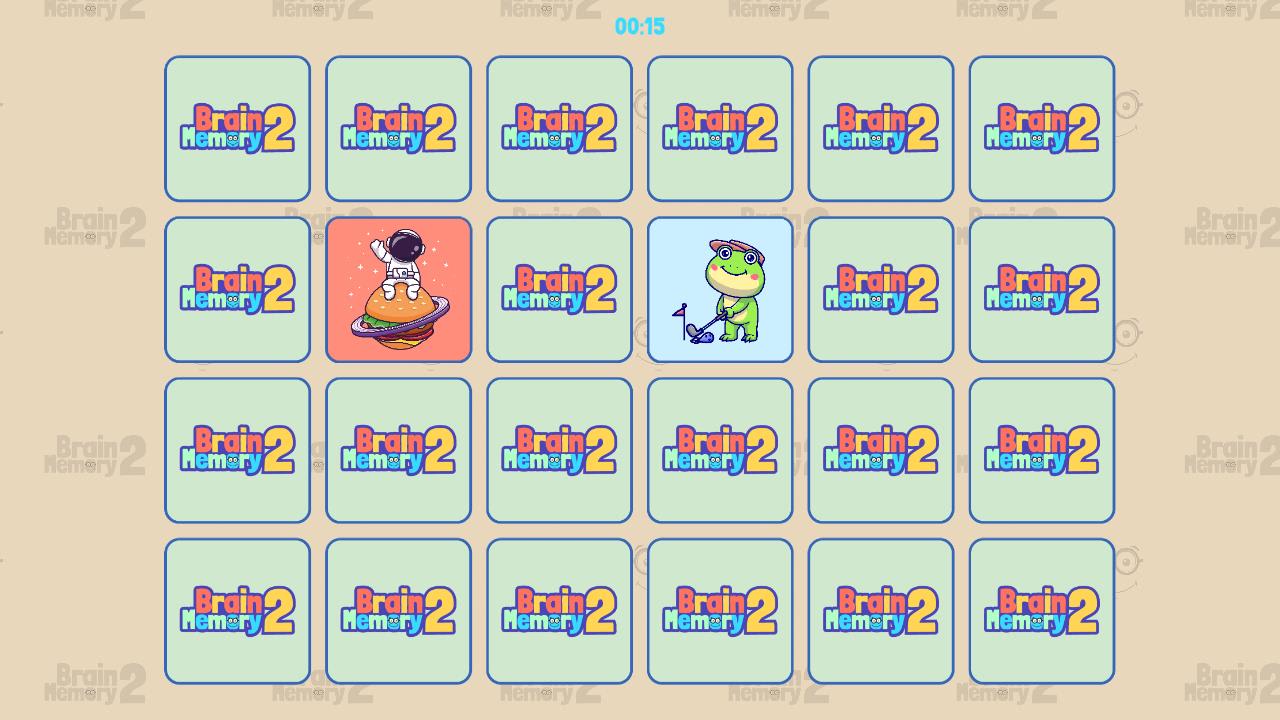This screenshot has width=1280, height=720.
Task: Flip the card right of the frog golfer
Action: [880, 289]
